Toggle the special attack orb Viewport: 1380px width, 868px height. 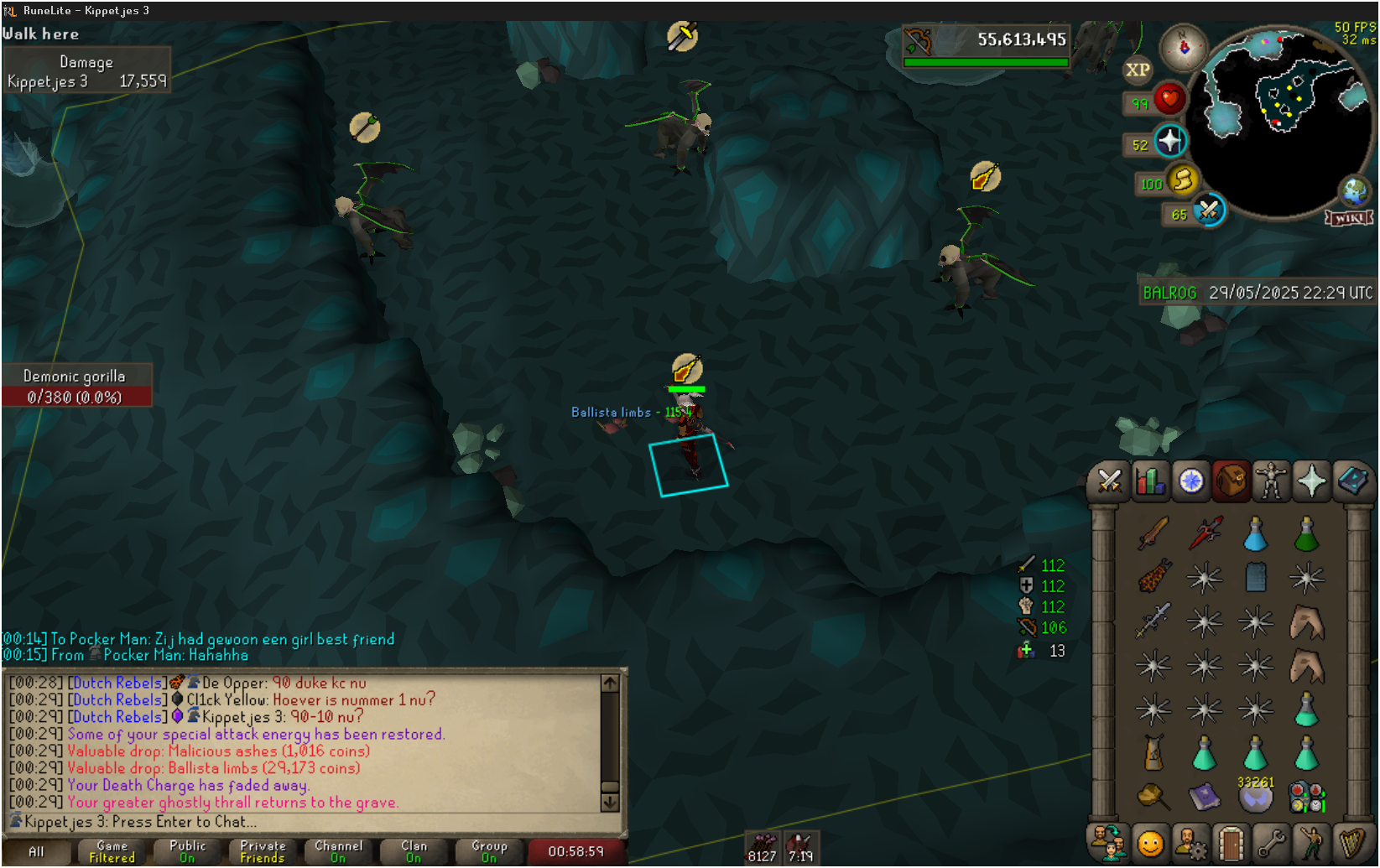pyautogui.click(x=1208, y=211)
